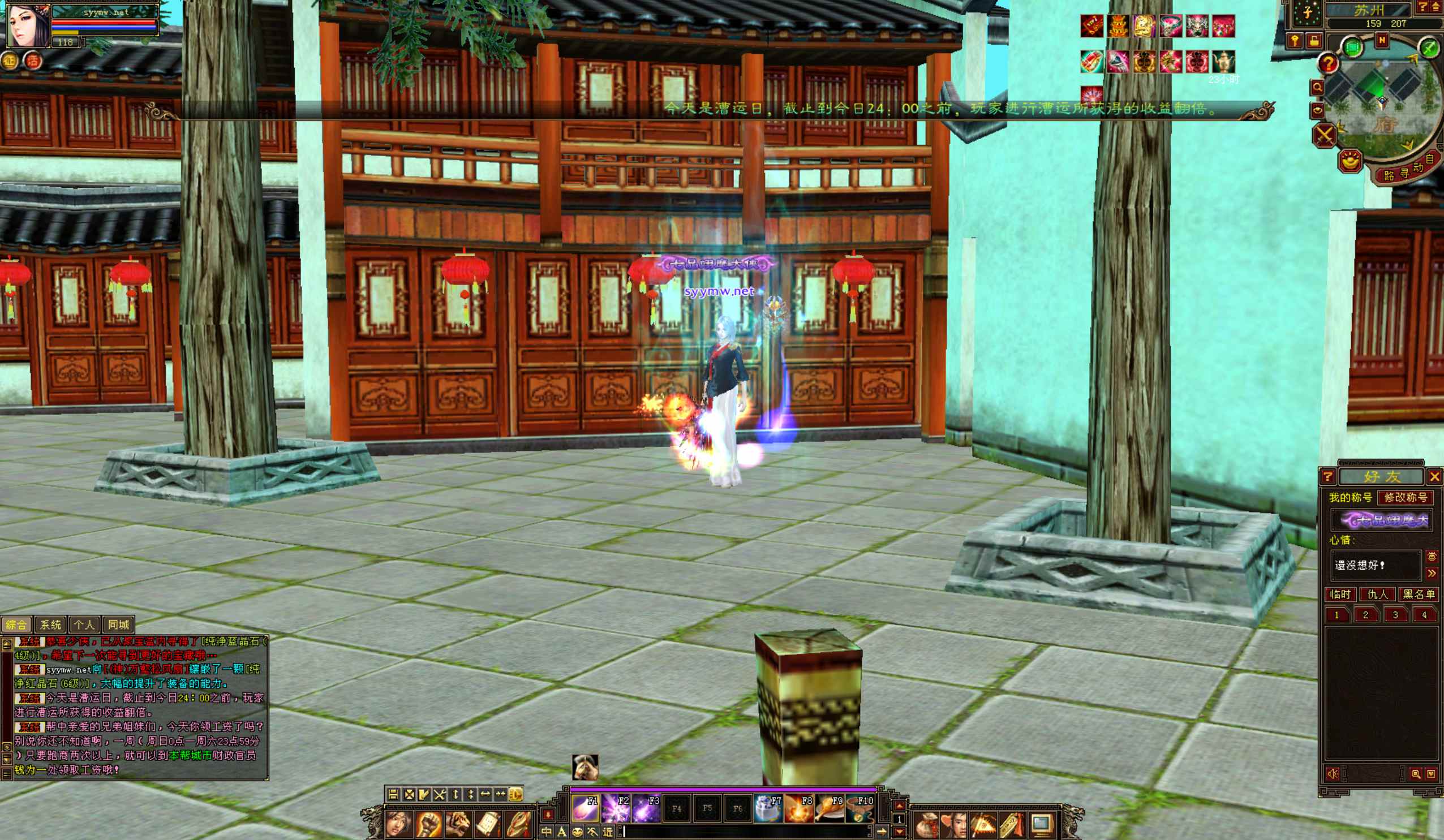Activate the F1 skill slot

click(x=585, y=808)
